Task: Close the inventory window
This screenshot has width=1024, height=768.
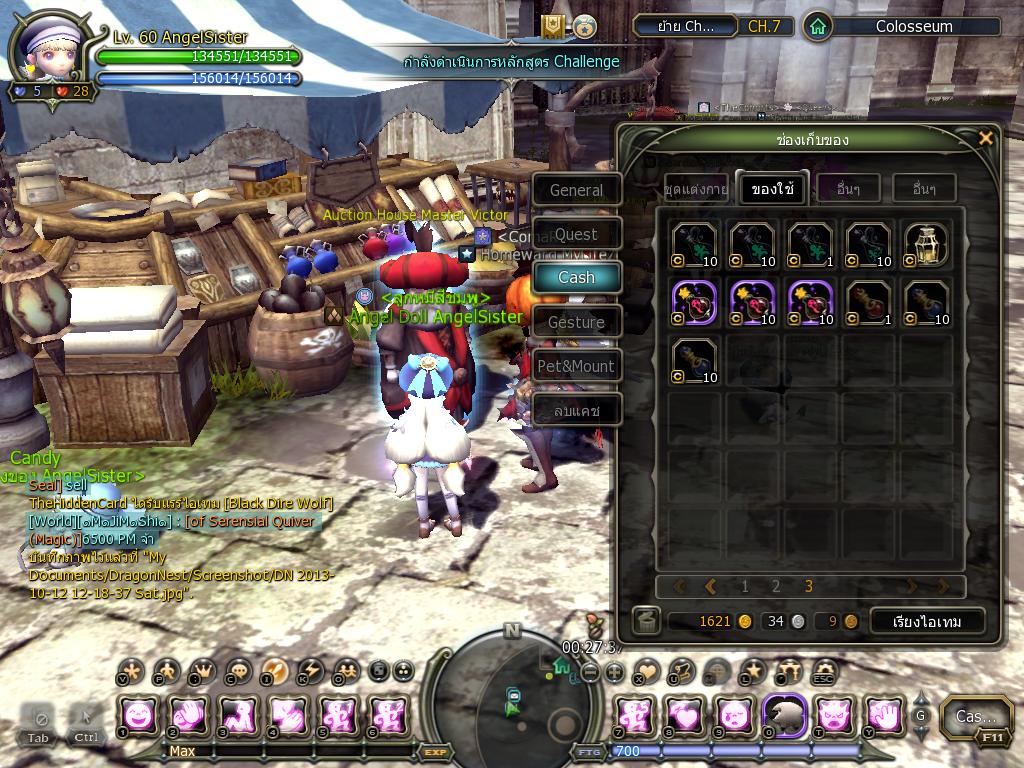Action: pos(986,139)
